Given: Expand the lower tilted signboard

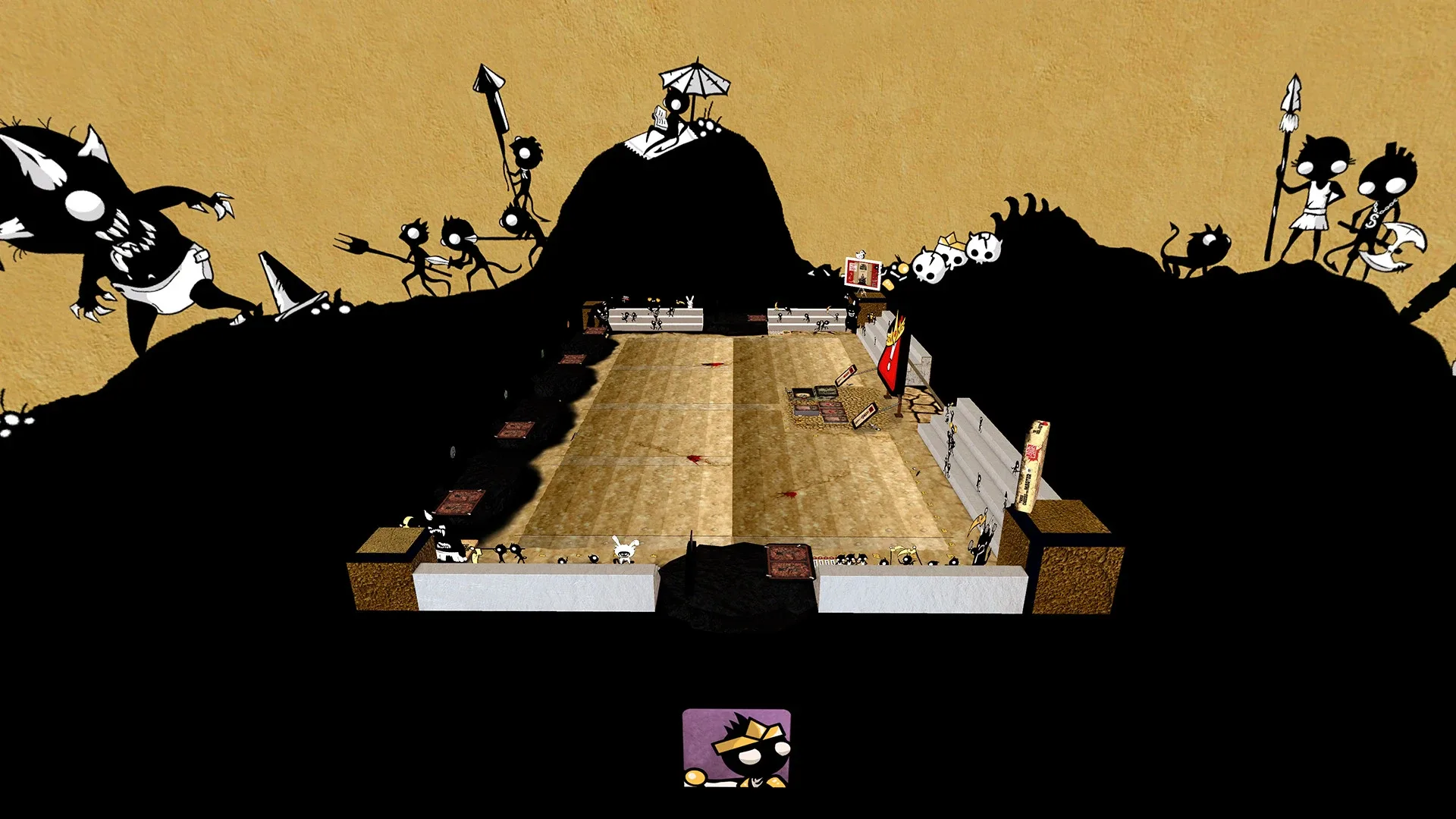Looking at the screenshot, I should click(864, 416).
